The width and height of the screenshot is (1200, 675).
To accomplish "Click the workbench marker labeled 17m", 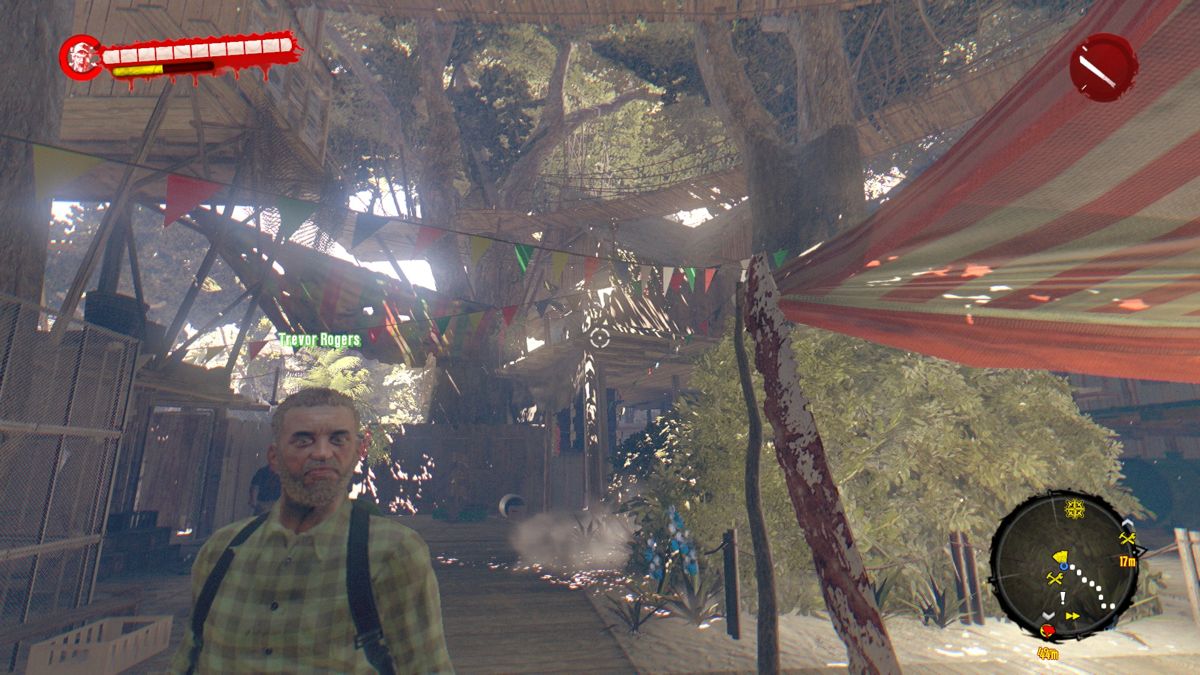I will coord(1128,540).
